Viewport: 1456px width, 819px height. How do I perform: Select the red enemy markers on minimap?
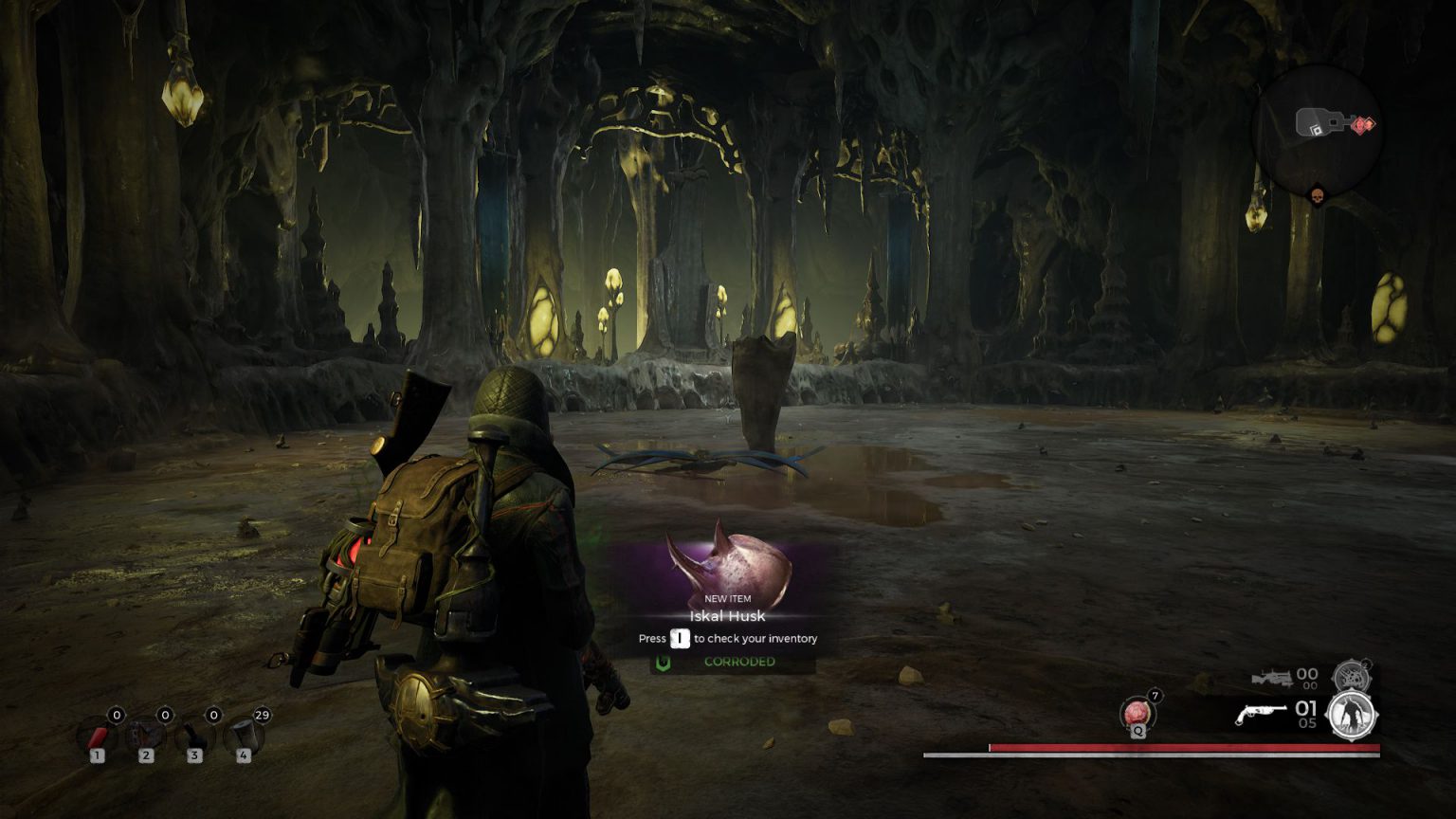click(1363, 125)
